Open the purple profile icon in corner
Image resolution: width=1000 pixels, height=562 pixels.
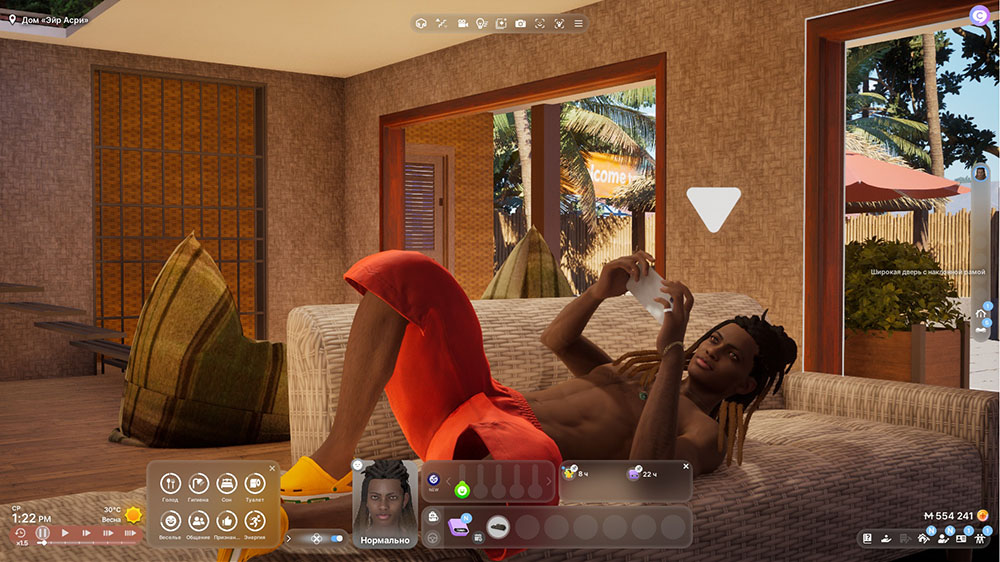[x=978, y=14]
